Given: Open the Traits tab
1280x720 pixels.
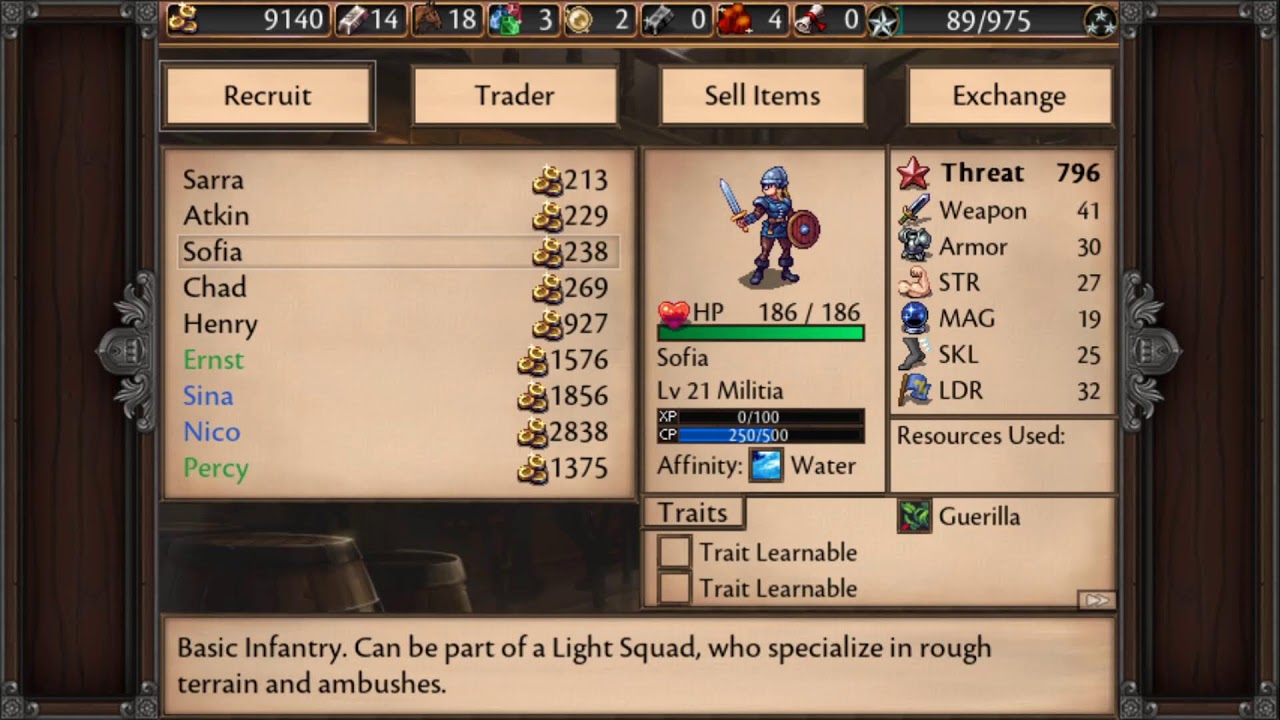Looking at the screenshot, I should point(692,513).
